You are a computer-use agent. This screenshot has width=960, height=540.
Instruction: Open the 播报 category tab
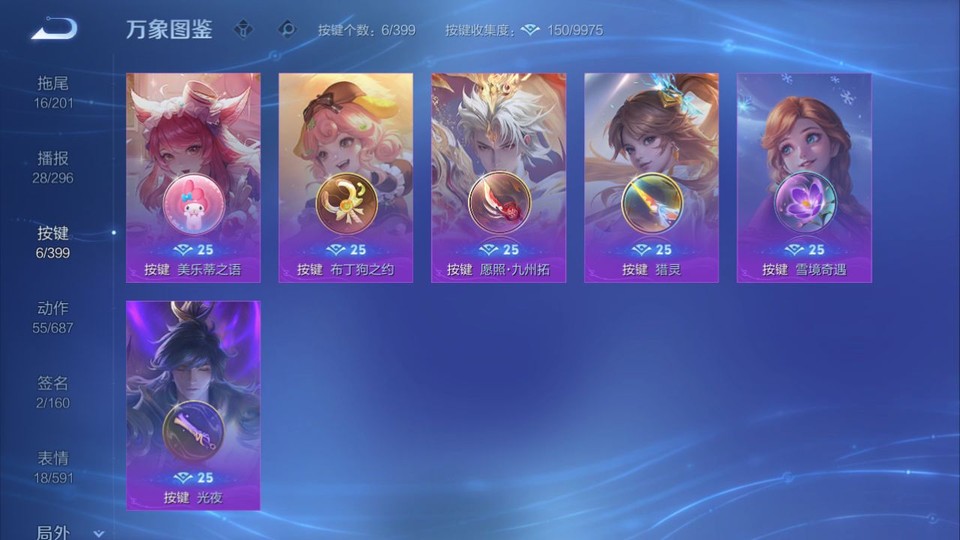tap(53, 167)
